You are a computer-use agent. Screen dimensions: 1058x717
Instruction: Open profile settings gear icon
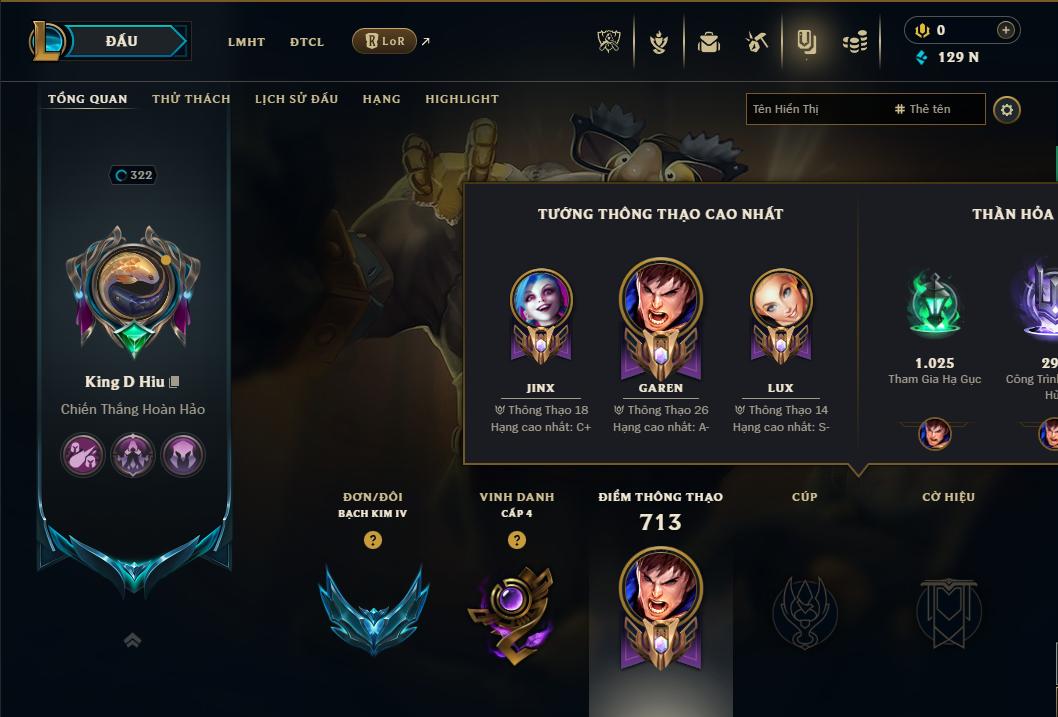[x=1007, y=109]
